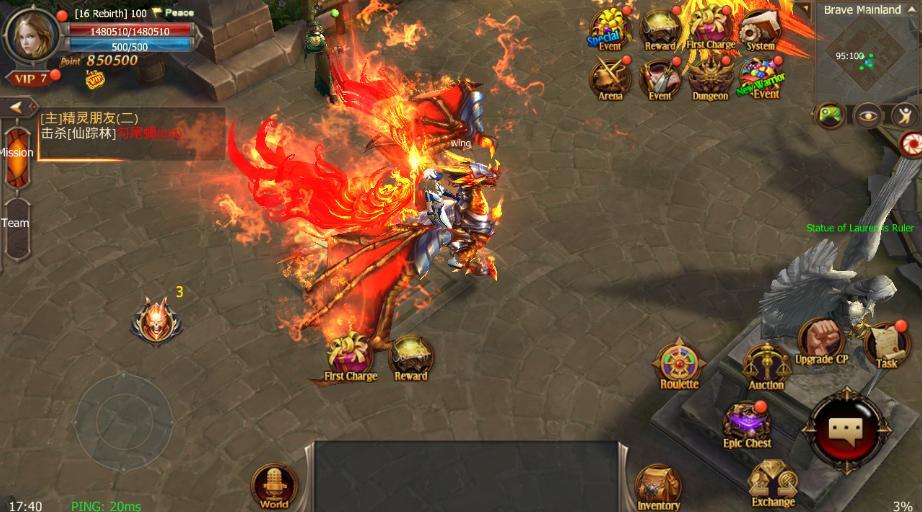
Task: Toggle the eye visibility button
Action: 868,115
